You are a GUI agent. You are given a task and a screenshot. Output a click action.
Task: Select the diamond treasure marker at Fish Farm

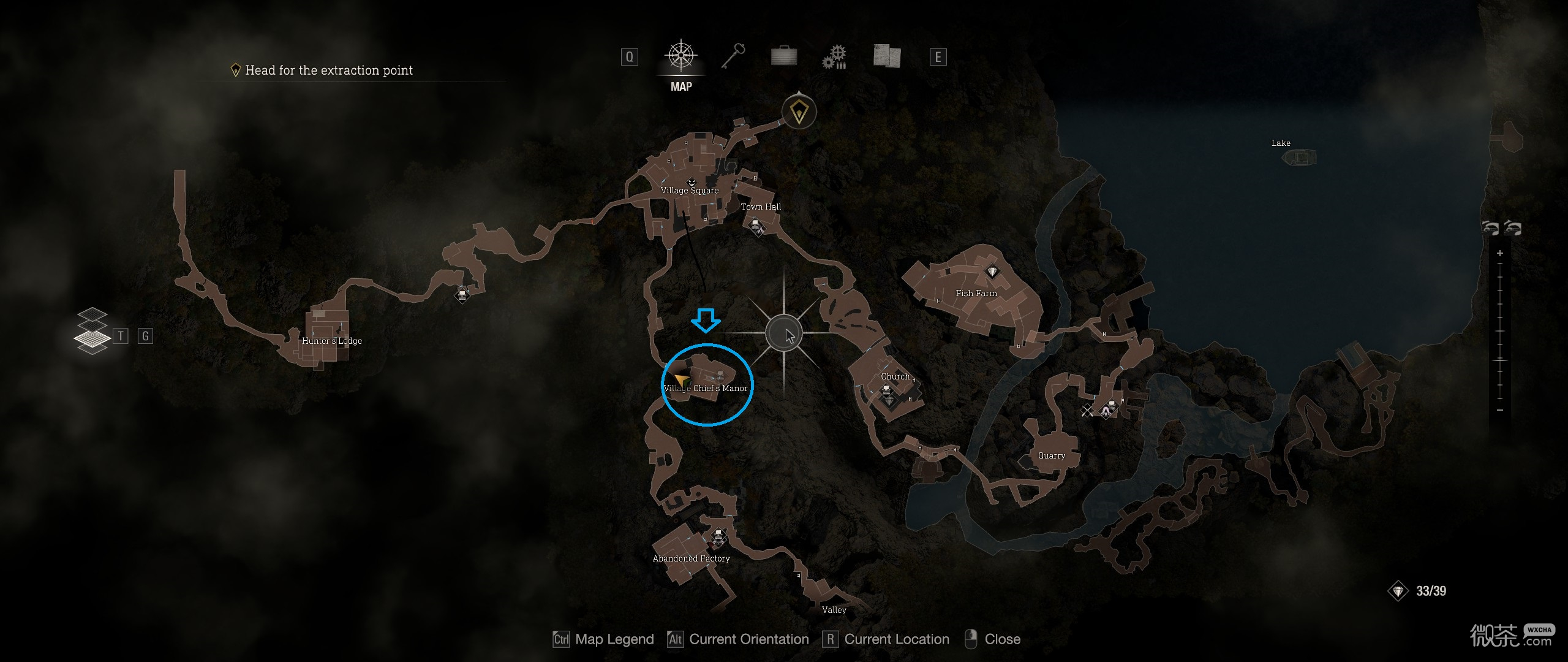pos(992,272)
